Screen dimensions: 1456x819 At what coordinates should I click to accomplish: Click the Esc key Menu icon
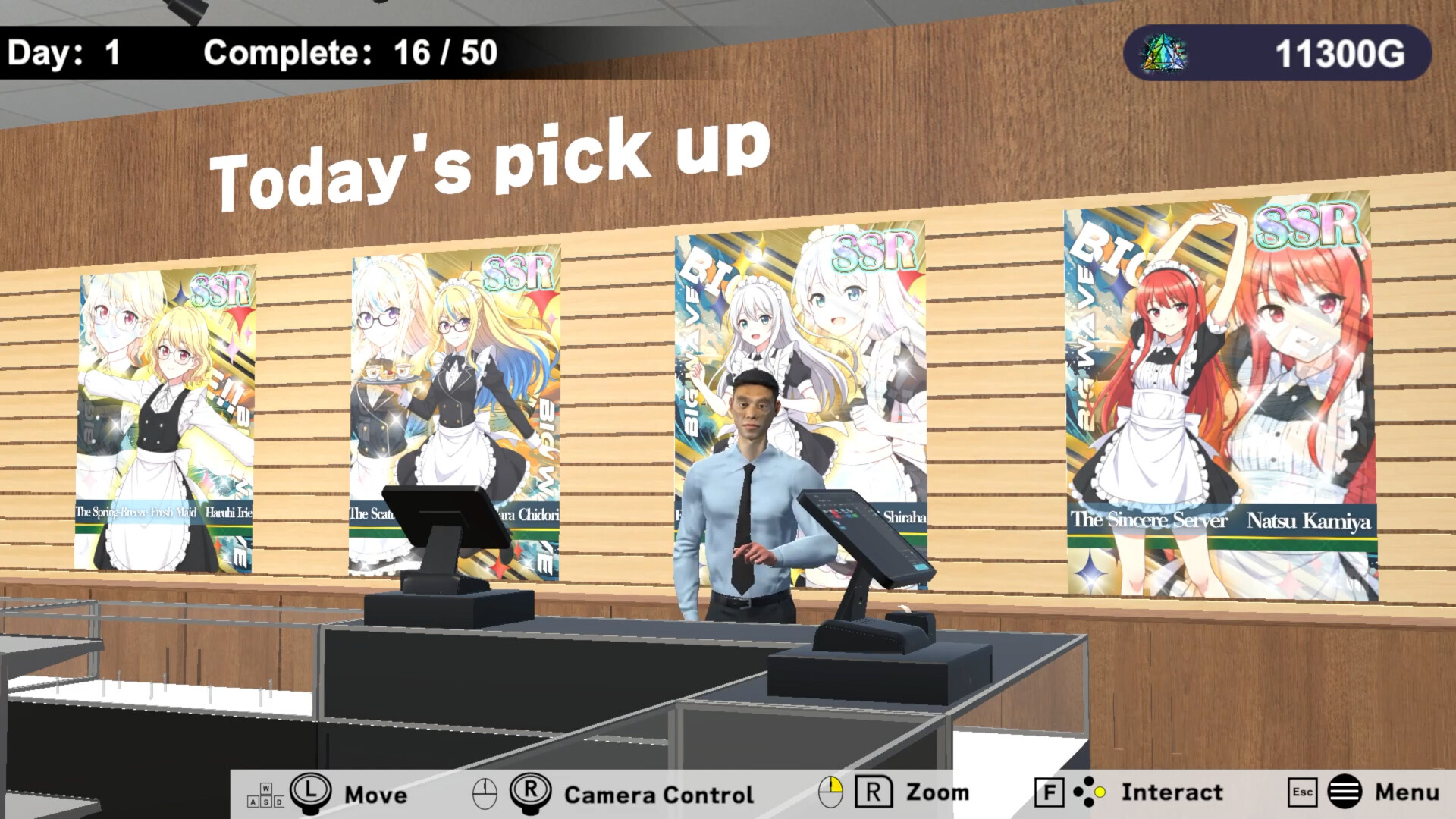(x=1302, y=792)
